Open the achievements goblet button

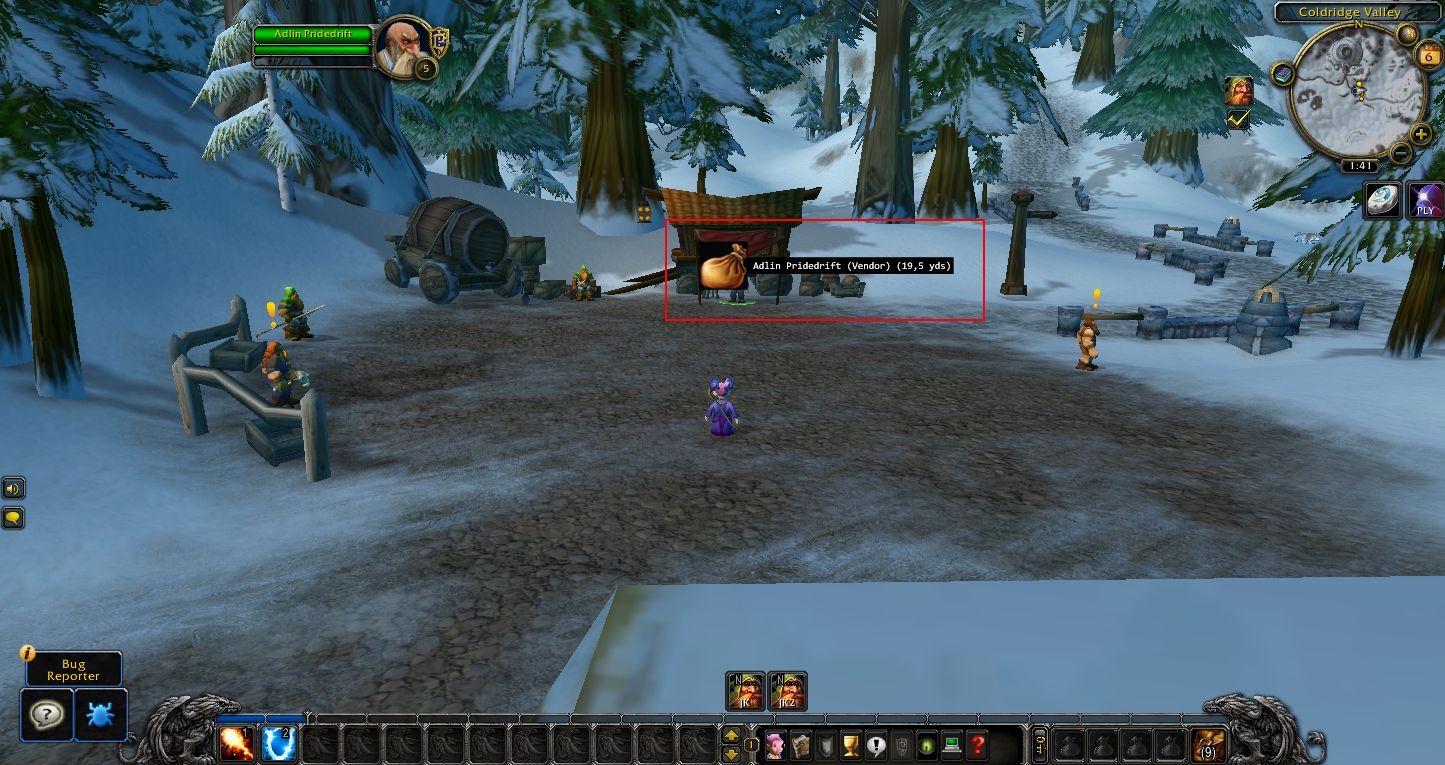coord(851,745)
